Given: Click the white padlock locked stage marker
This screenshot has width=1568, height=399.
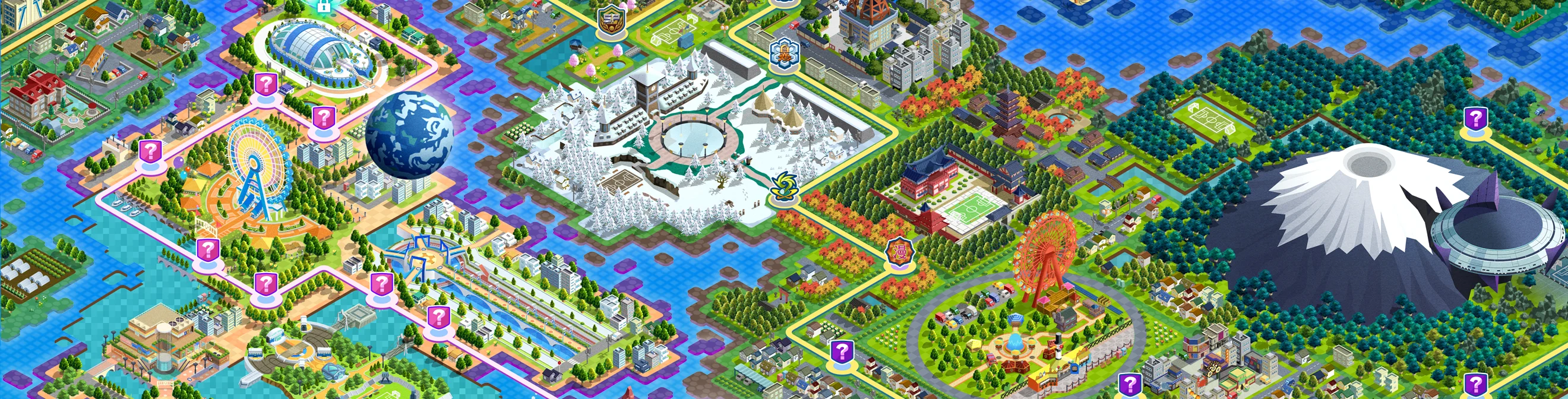Looking at the screenshot, I should pos(323,6).
